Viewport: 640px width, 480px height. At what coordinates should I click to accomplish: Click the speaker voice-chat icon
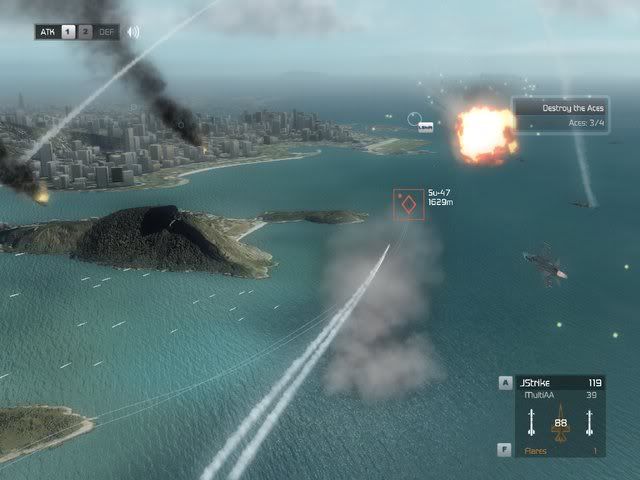(132, 31)
